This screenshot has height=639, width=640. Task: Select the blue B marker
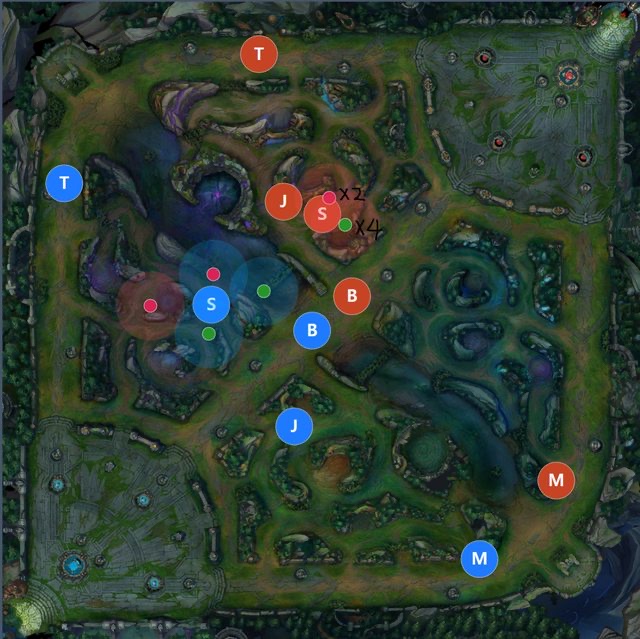312,330
